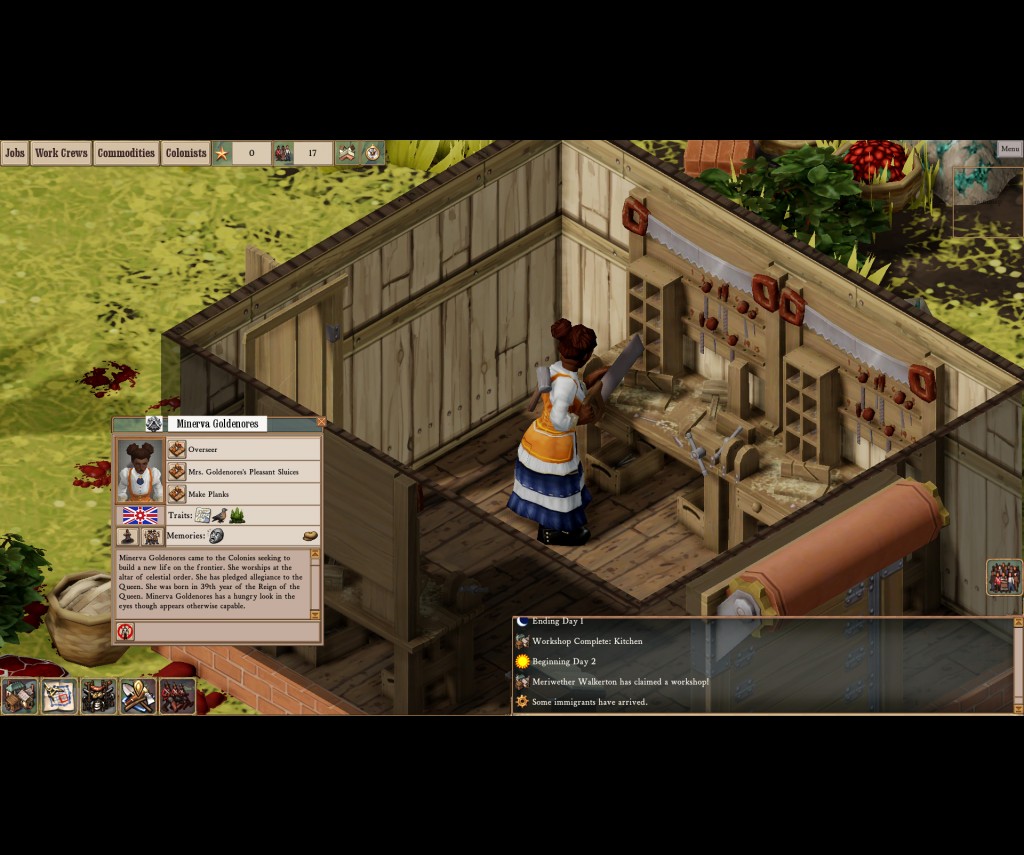
Task: Click the medal ribbon icon in top bar
Action: click(373, 153)
